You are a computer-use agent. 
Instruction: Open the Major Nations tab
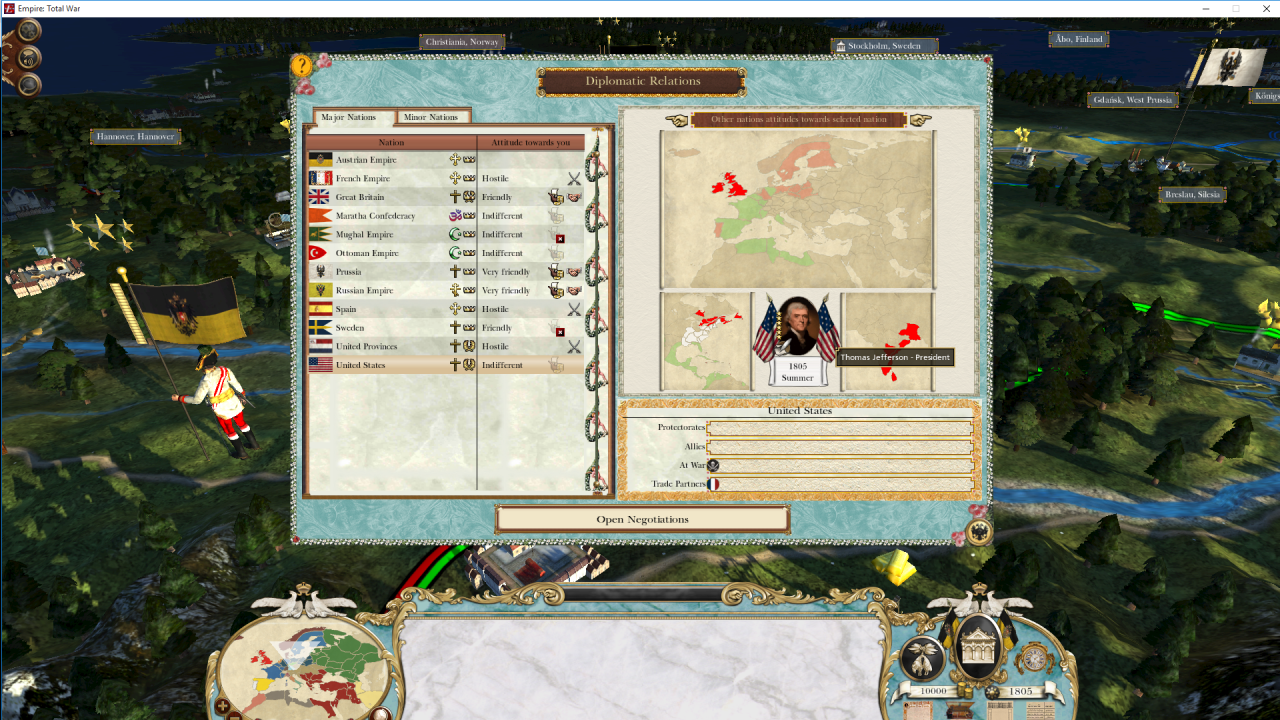coord(350,117)
